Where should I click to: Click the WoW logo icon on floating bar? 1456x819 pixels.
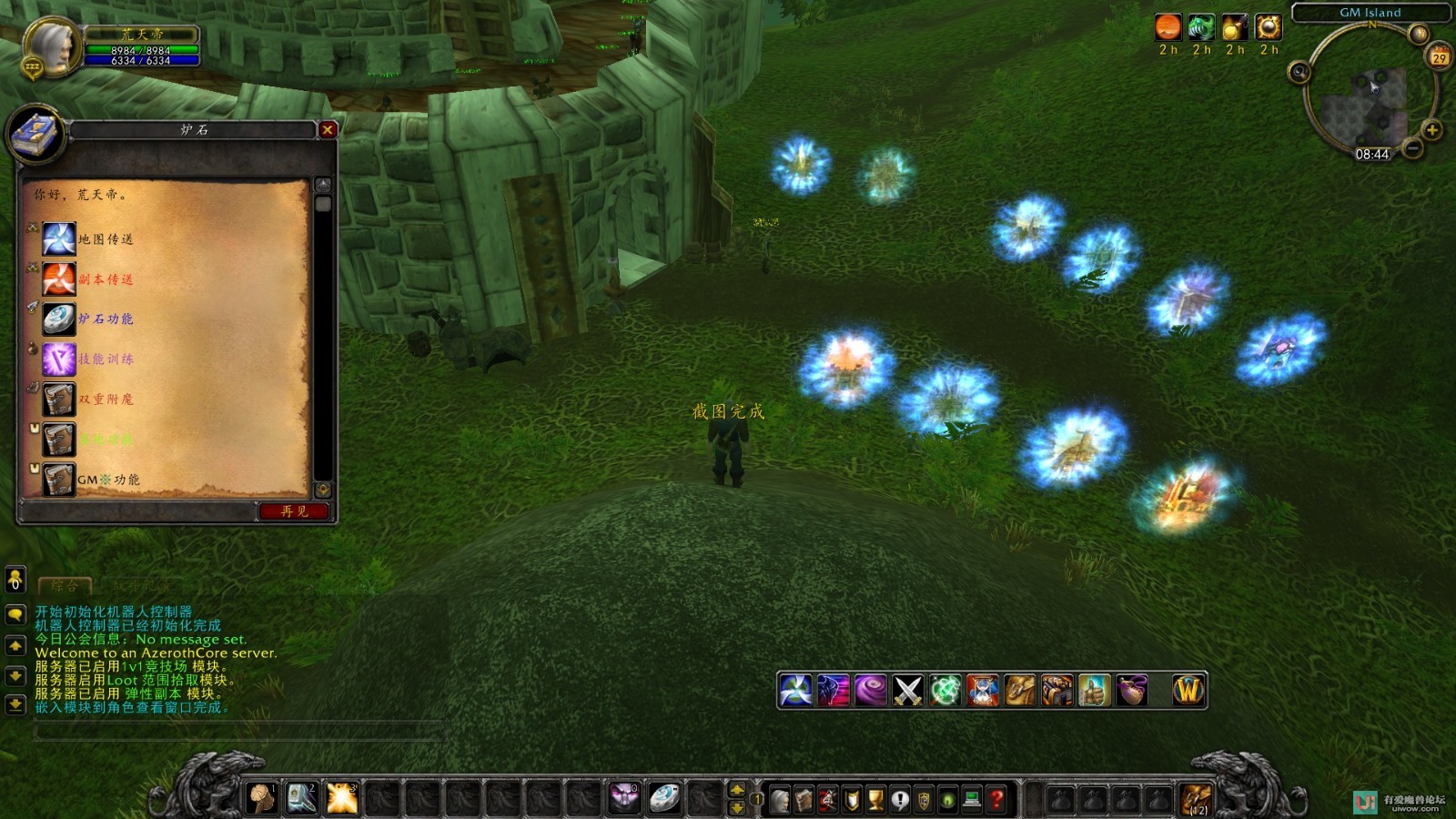(x=1188, y=691)
